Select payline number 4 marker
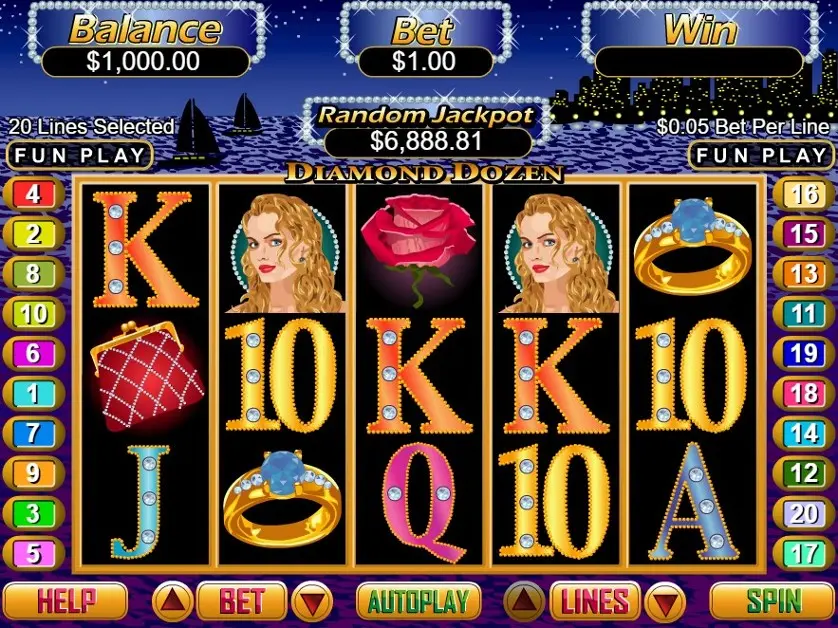 [x=33, y=194]
